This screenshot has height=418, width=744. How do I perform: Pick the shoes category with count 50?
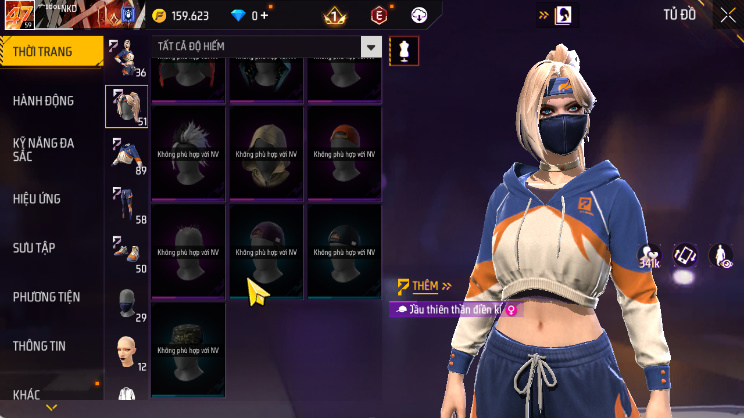(x=127, y=253)
